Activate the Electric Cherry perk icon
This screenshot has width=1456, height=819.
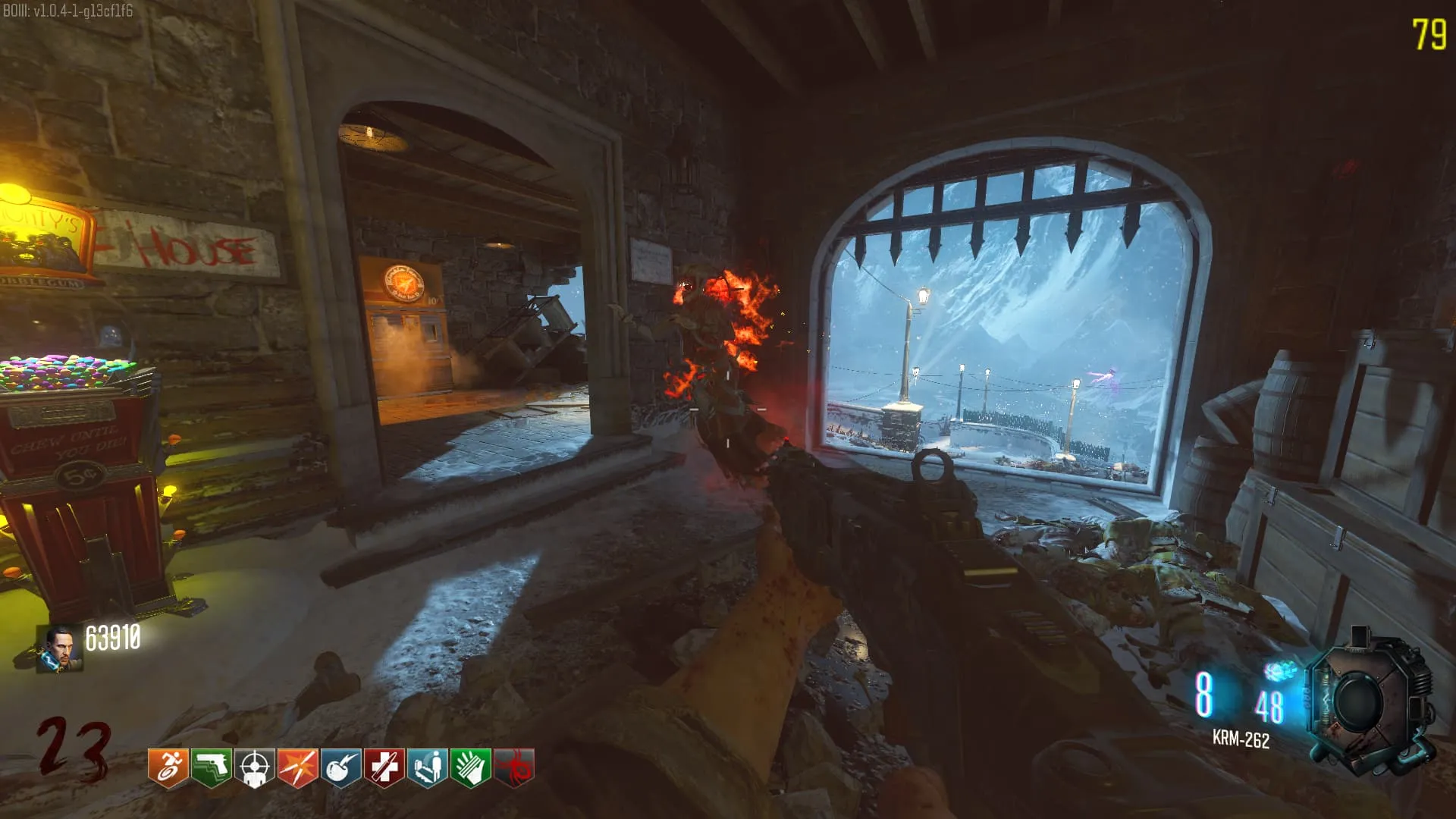(x=340, y=769)
